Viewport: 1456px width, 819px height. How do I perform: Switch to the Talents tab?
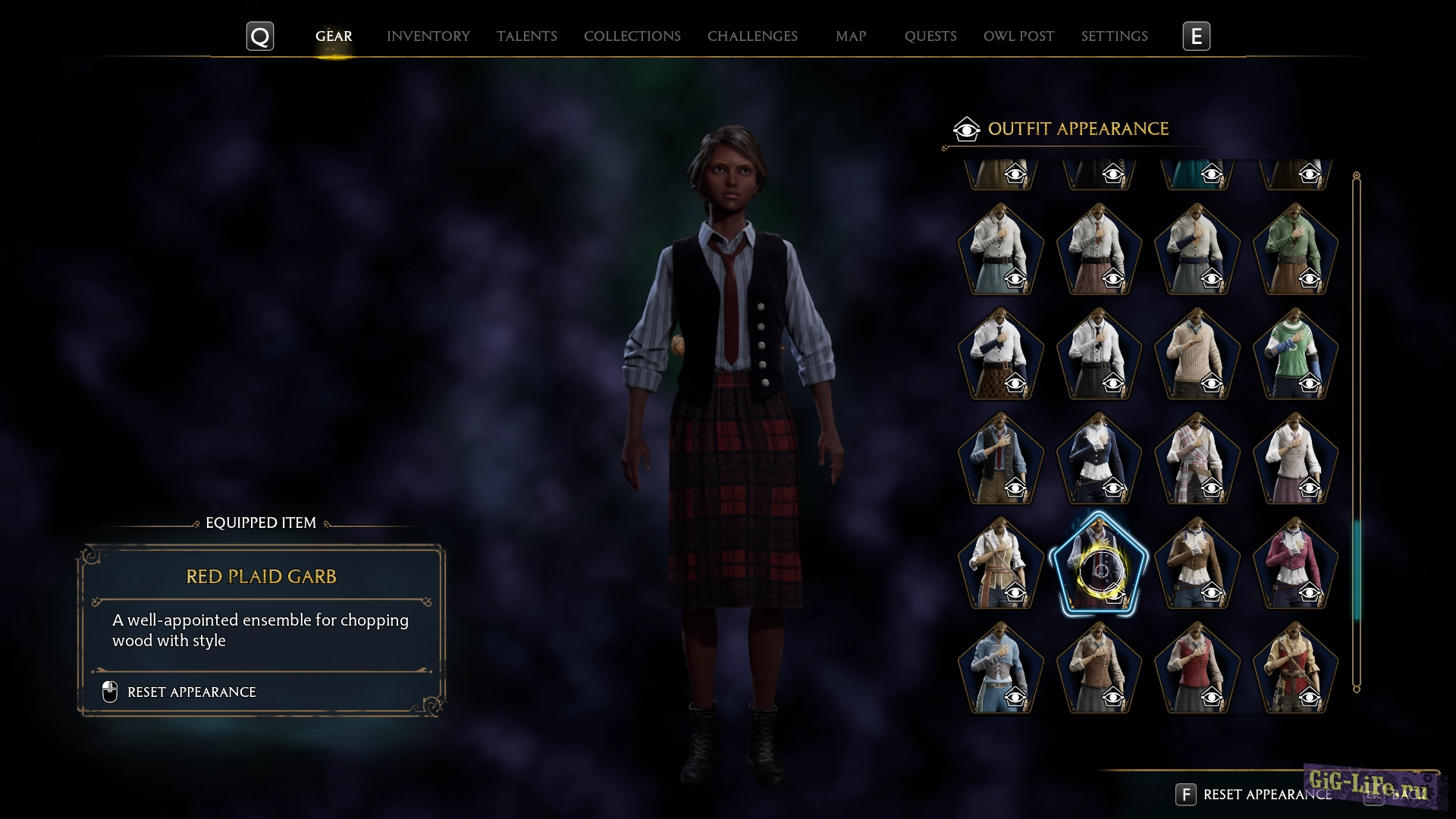[526, 36]
